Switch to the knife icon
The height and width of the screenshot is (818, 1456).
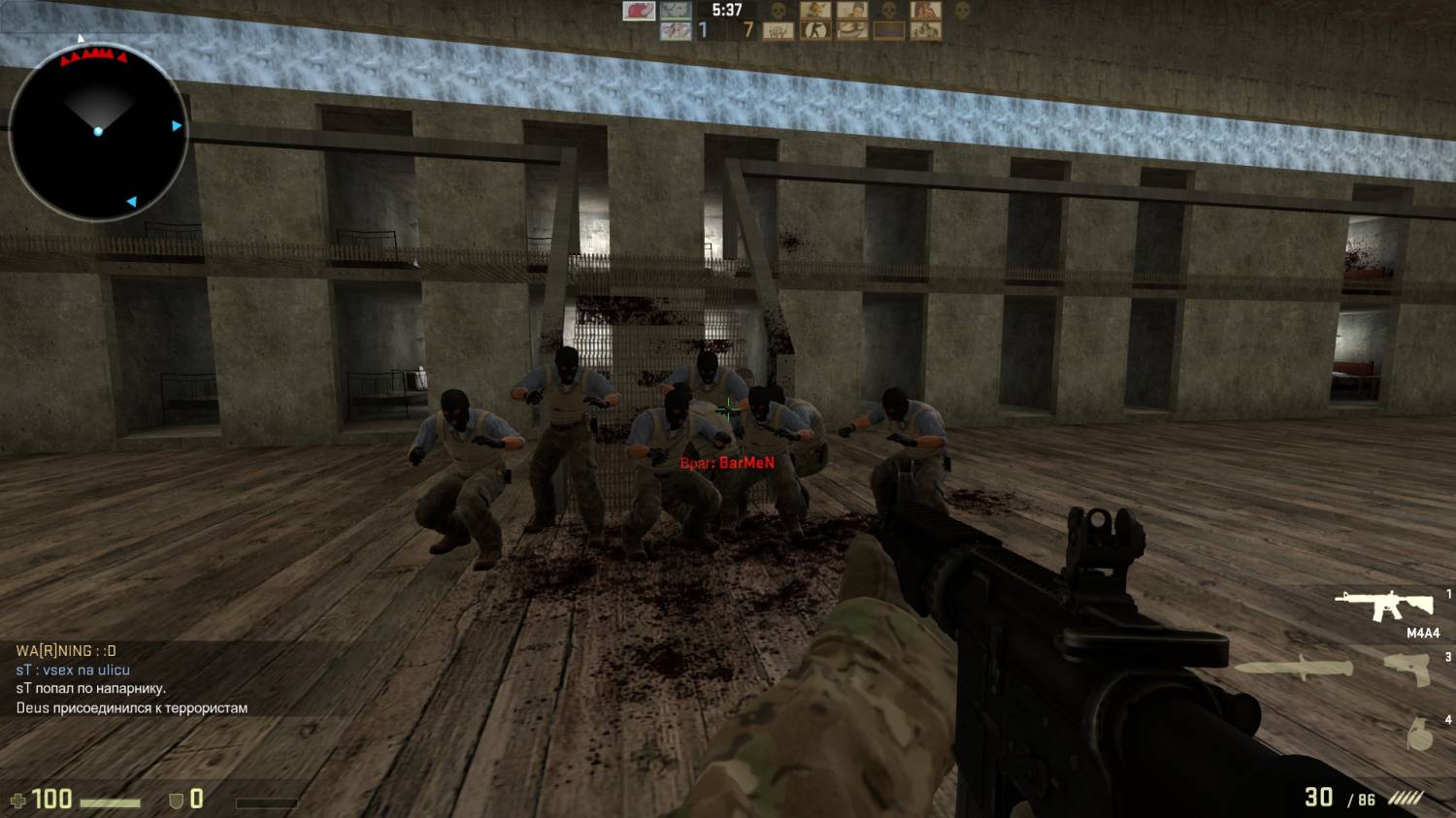(x=1293, y=669)
